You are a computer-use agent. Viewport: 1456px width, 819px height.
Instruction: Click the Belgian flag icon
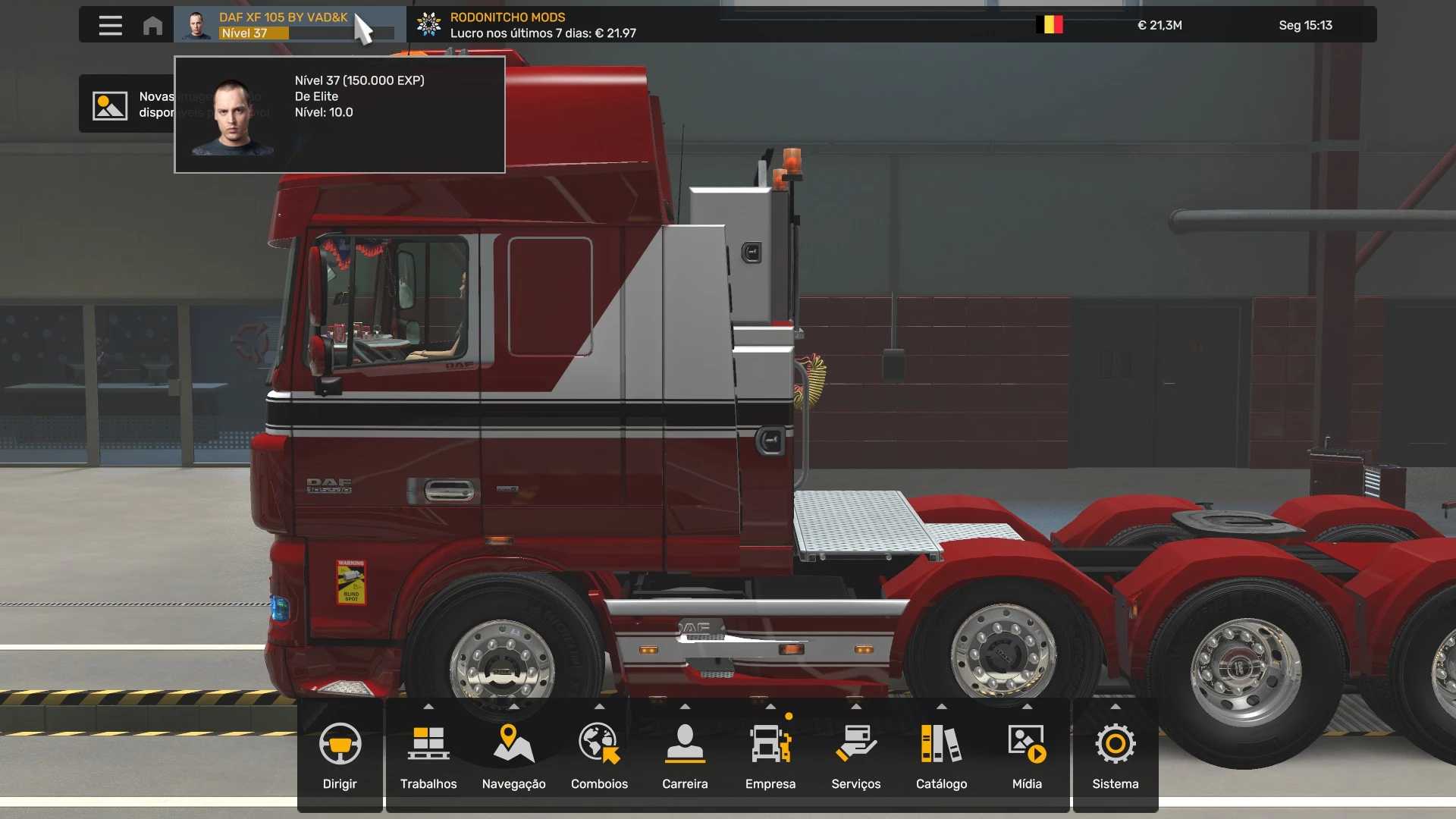[x=1050, y=25]
